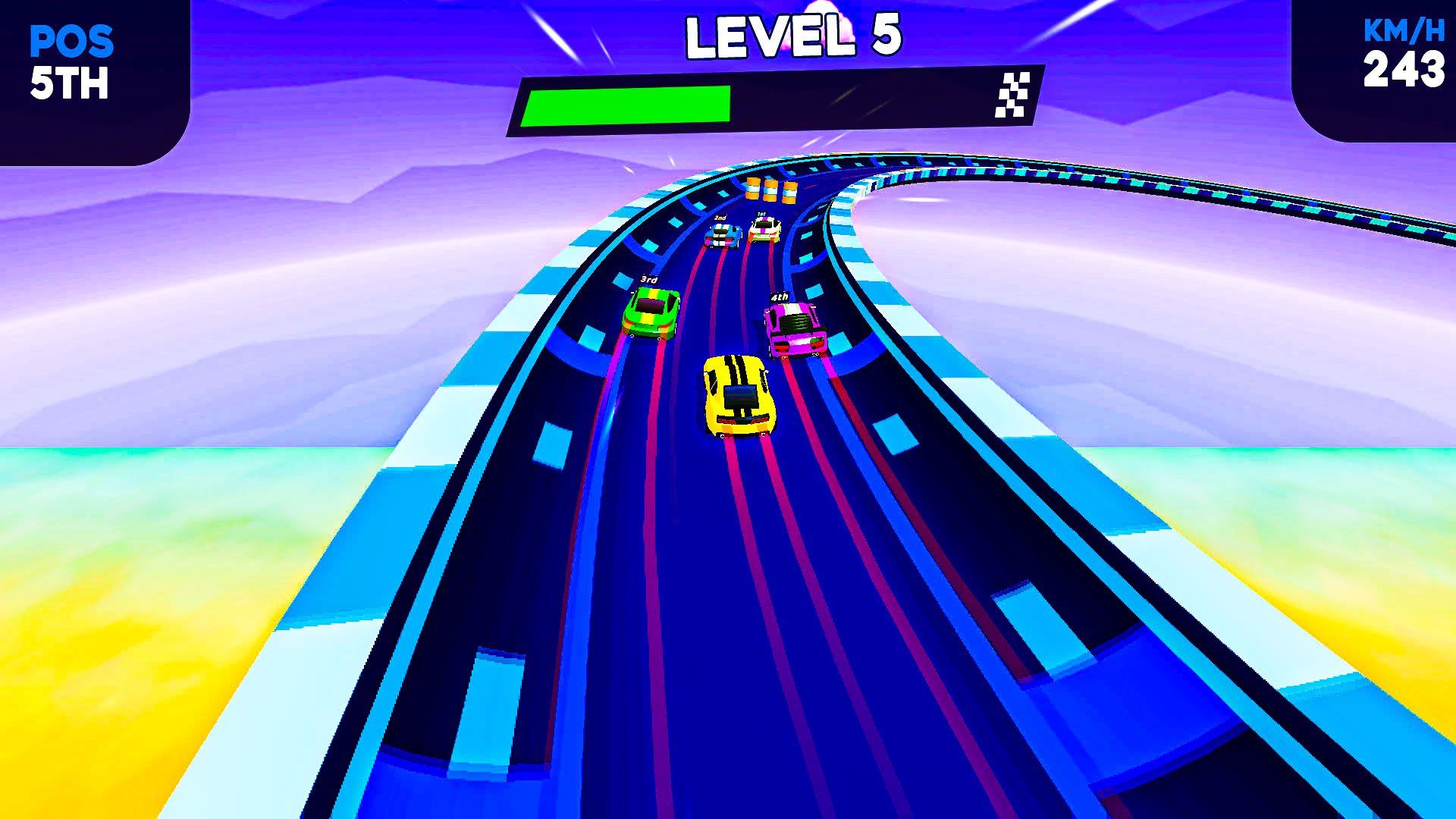Click the pink 4th place car

[795, 330]
